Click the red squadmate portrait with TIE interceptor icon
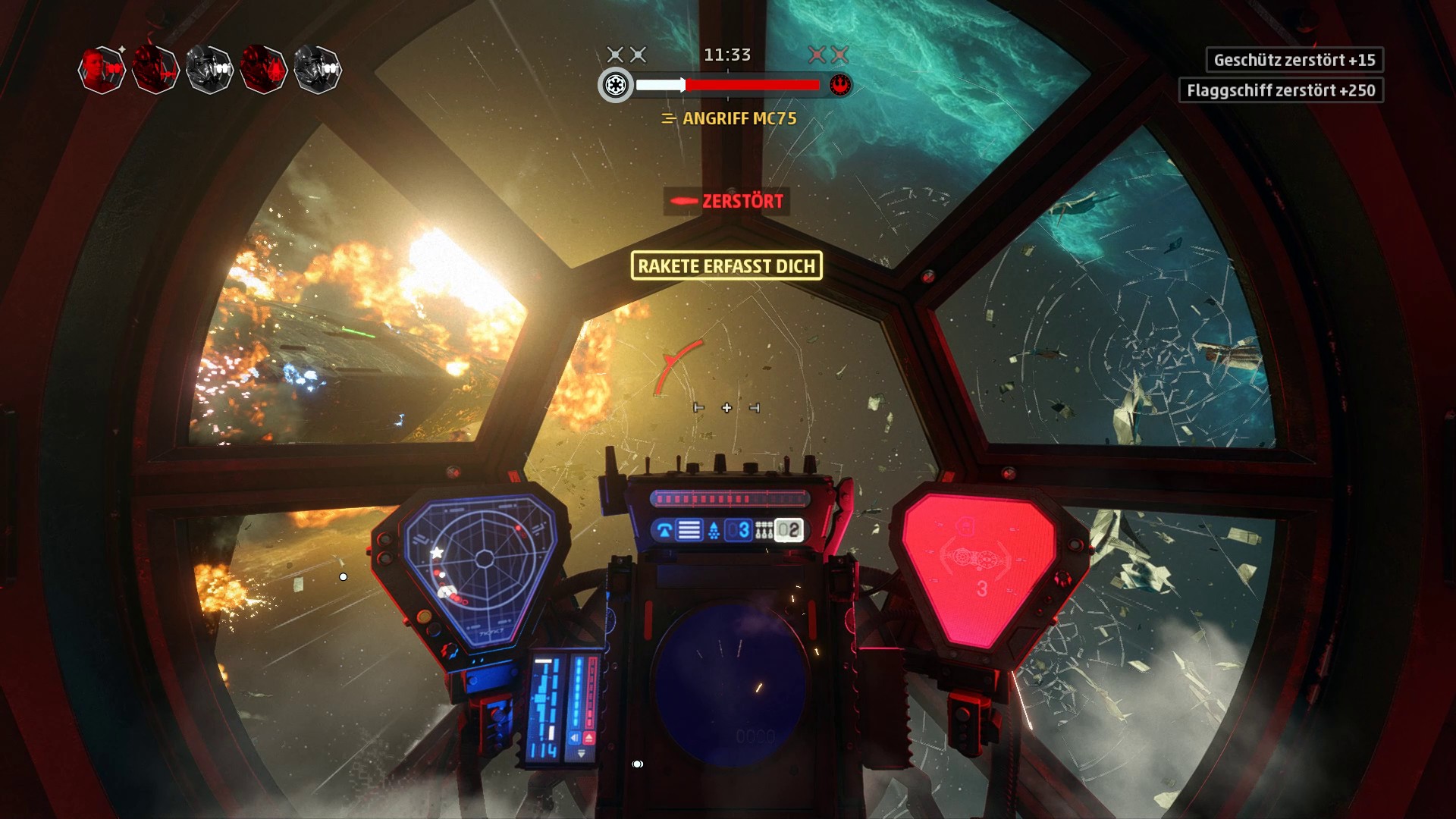Viewport: 1456px width, 819px height. coord(155,70)
